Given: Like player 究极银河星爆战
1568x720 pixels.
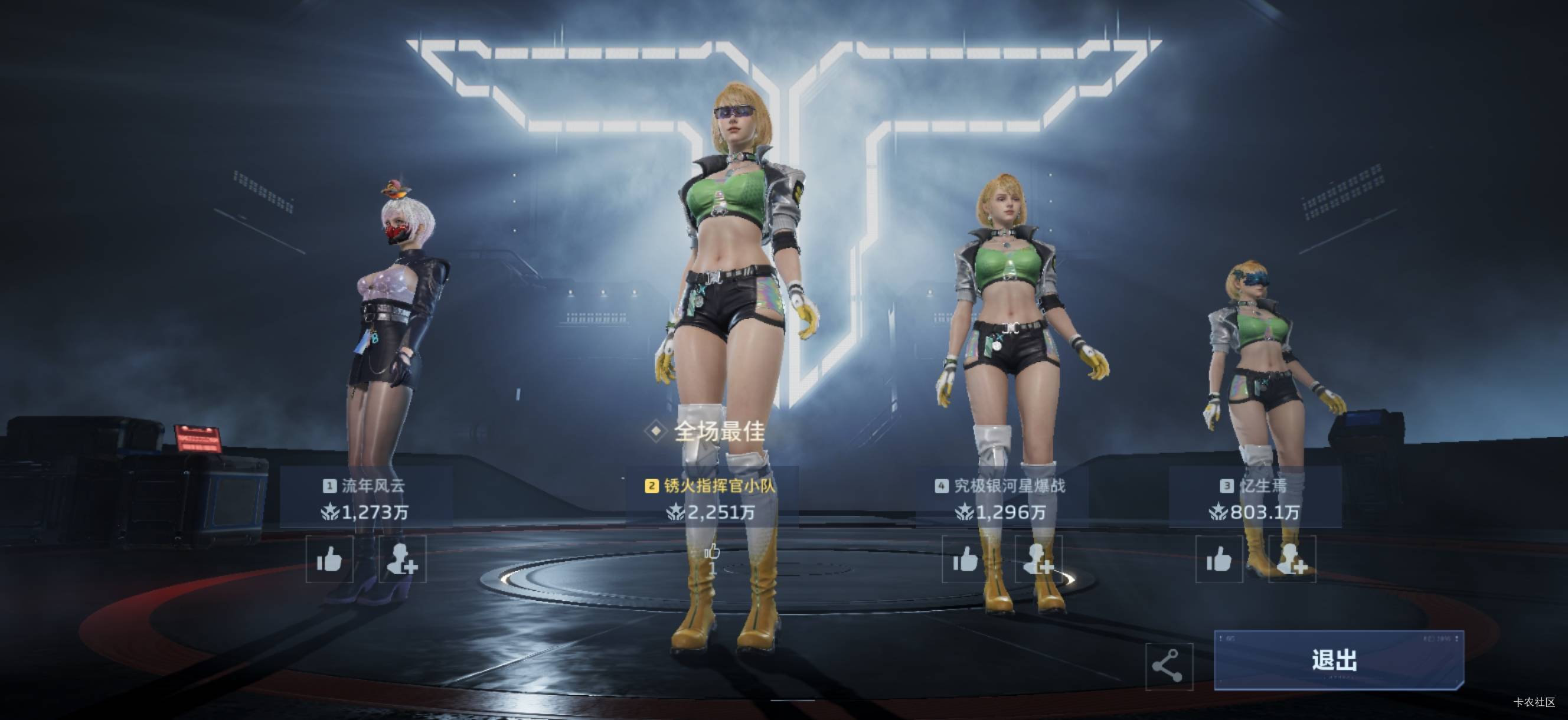Looking at the screenshot, I should 965,559.
